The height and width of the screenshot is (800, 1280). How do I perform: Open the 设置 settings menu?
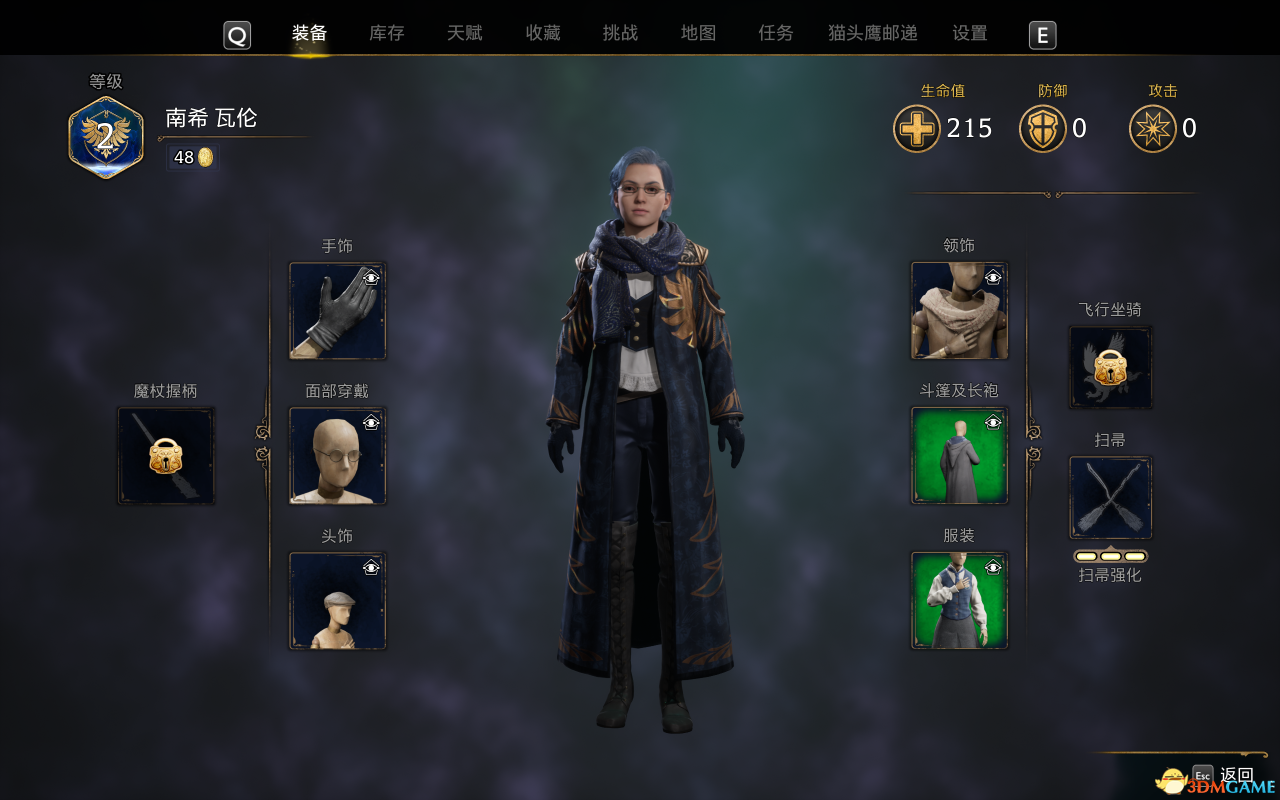968,33
